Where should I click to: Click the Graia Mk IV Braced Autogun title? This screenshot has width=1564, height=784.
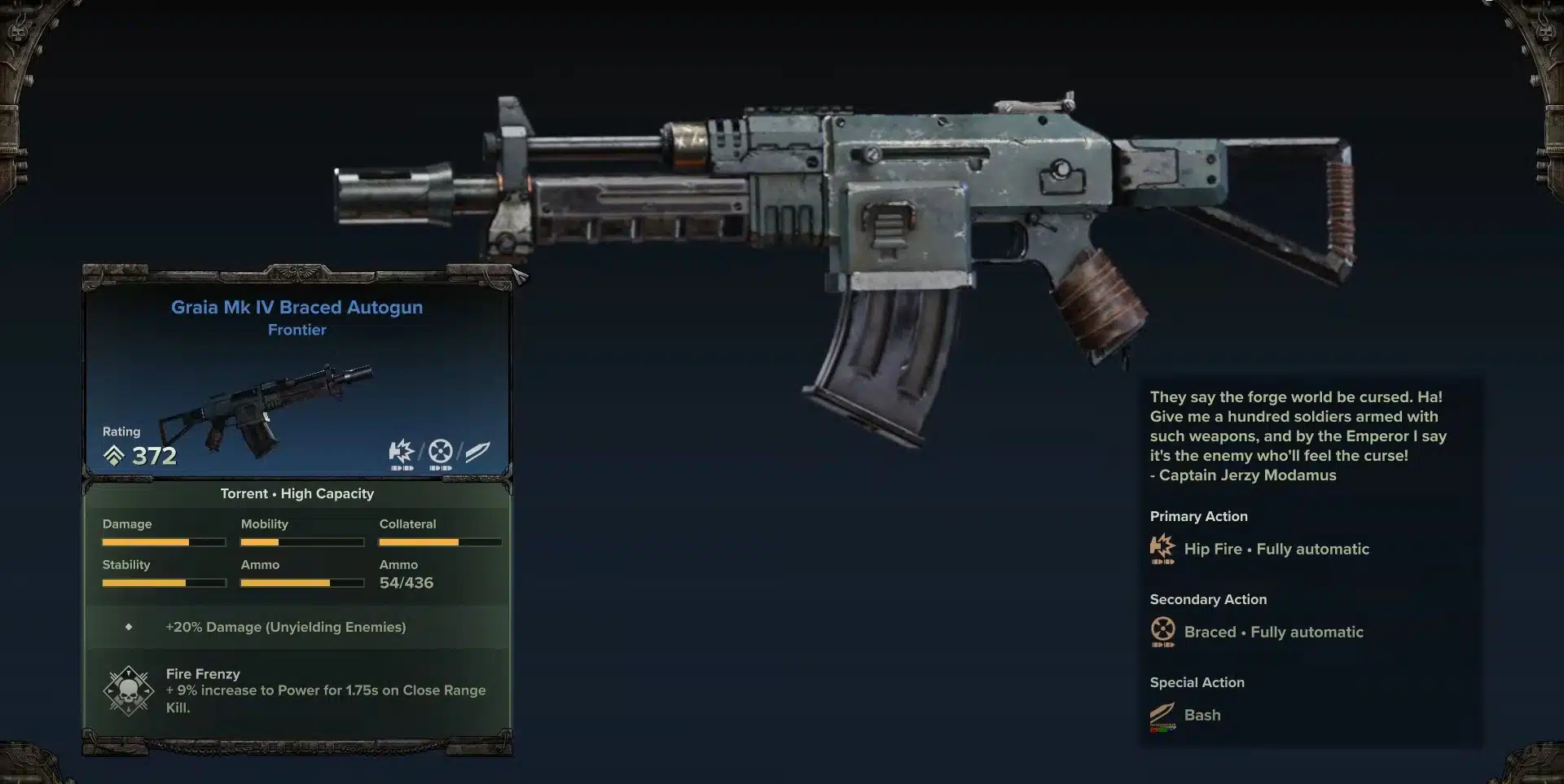297,307
